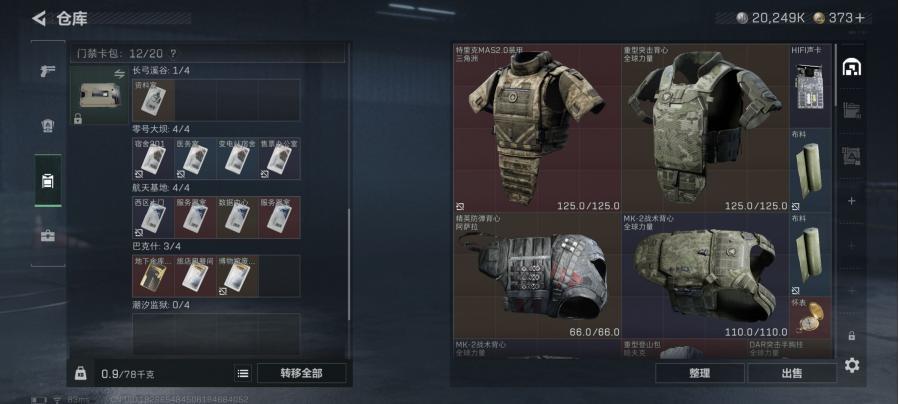Select the 110.0 durability MK-2战术背心
Screen dimensions: 900x404
click(704, 275)
